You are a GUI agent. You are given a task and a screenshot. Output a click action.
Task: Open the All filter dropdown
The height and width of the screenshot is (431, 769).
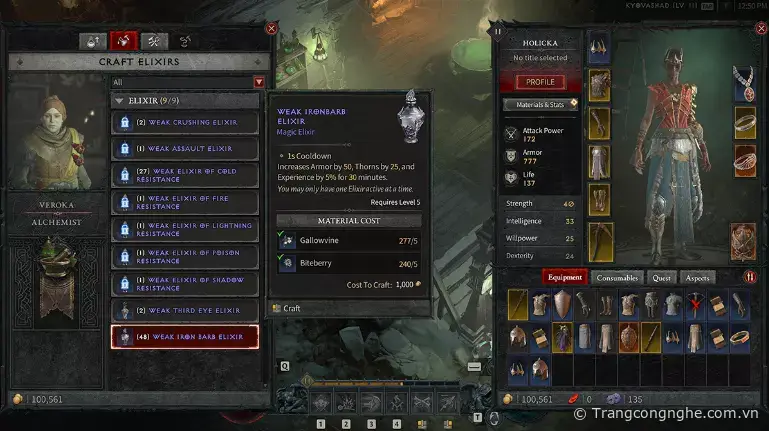(x=259, y=82)
